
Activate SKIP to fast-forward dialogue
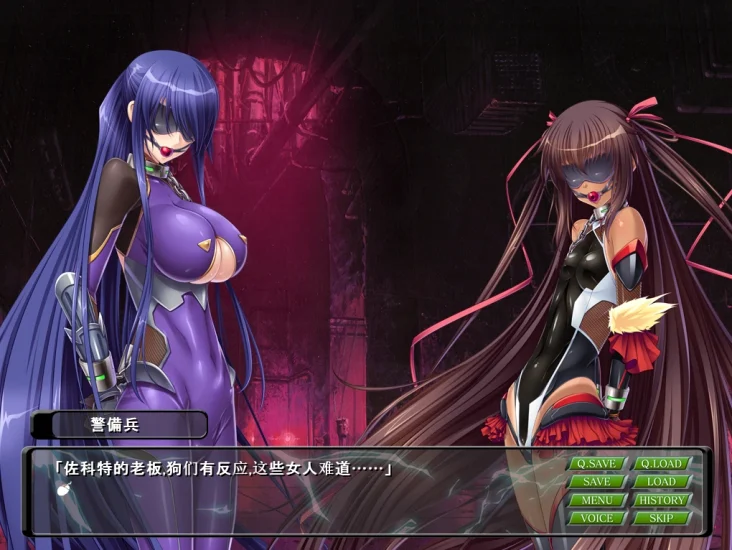[x=661, y=518]
